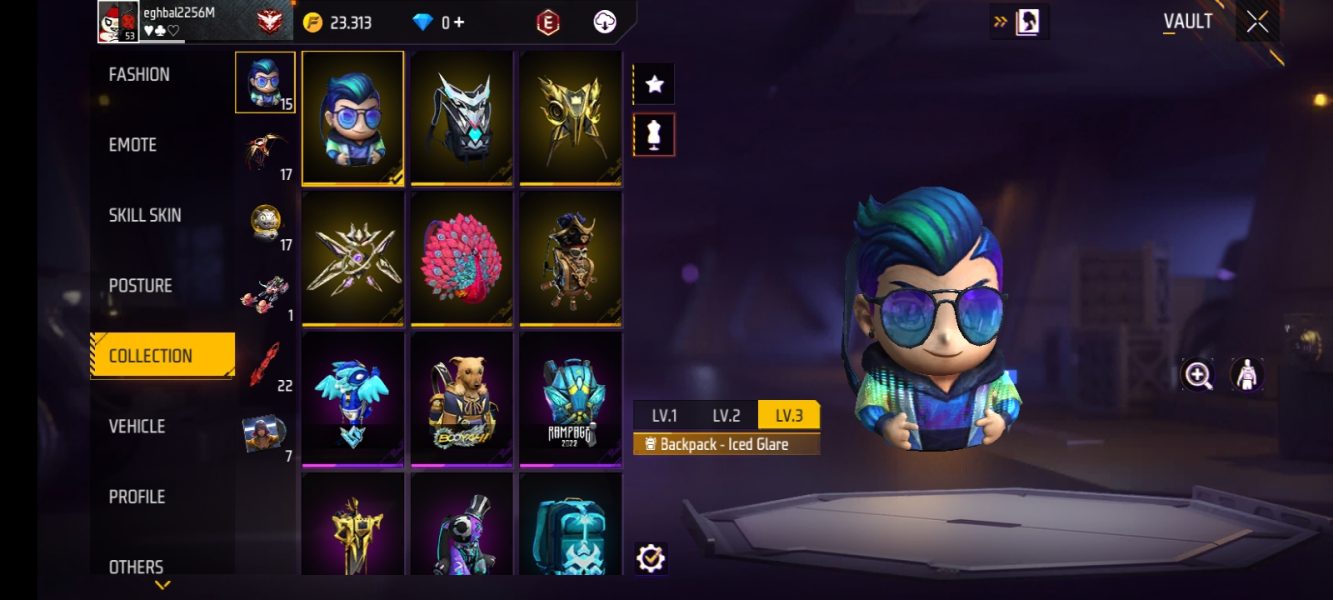Toggle the mannequin preview filter

pos(654,135)
